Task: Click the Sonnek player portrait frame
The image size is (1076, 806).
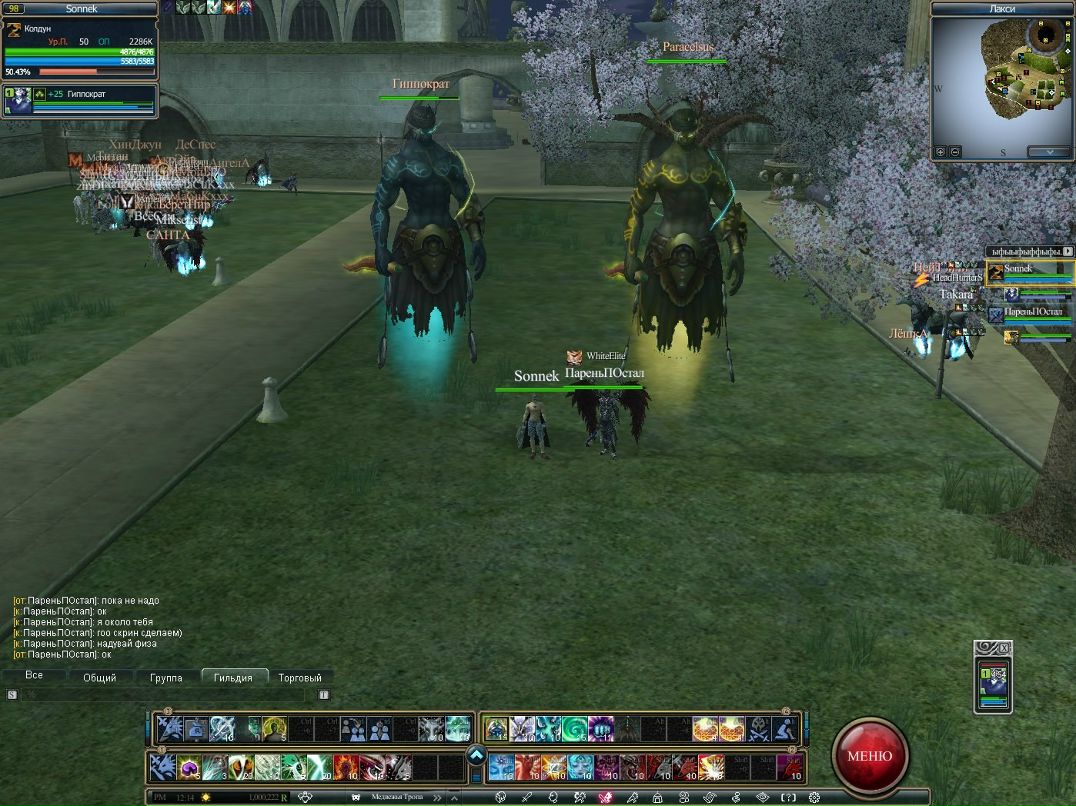Action: point(78,46)
